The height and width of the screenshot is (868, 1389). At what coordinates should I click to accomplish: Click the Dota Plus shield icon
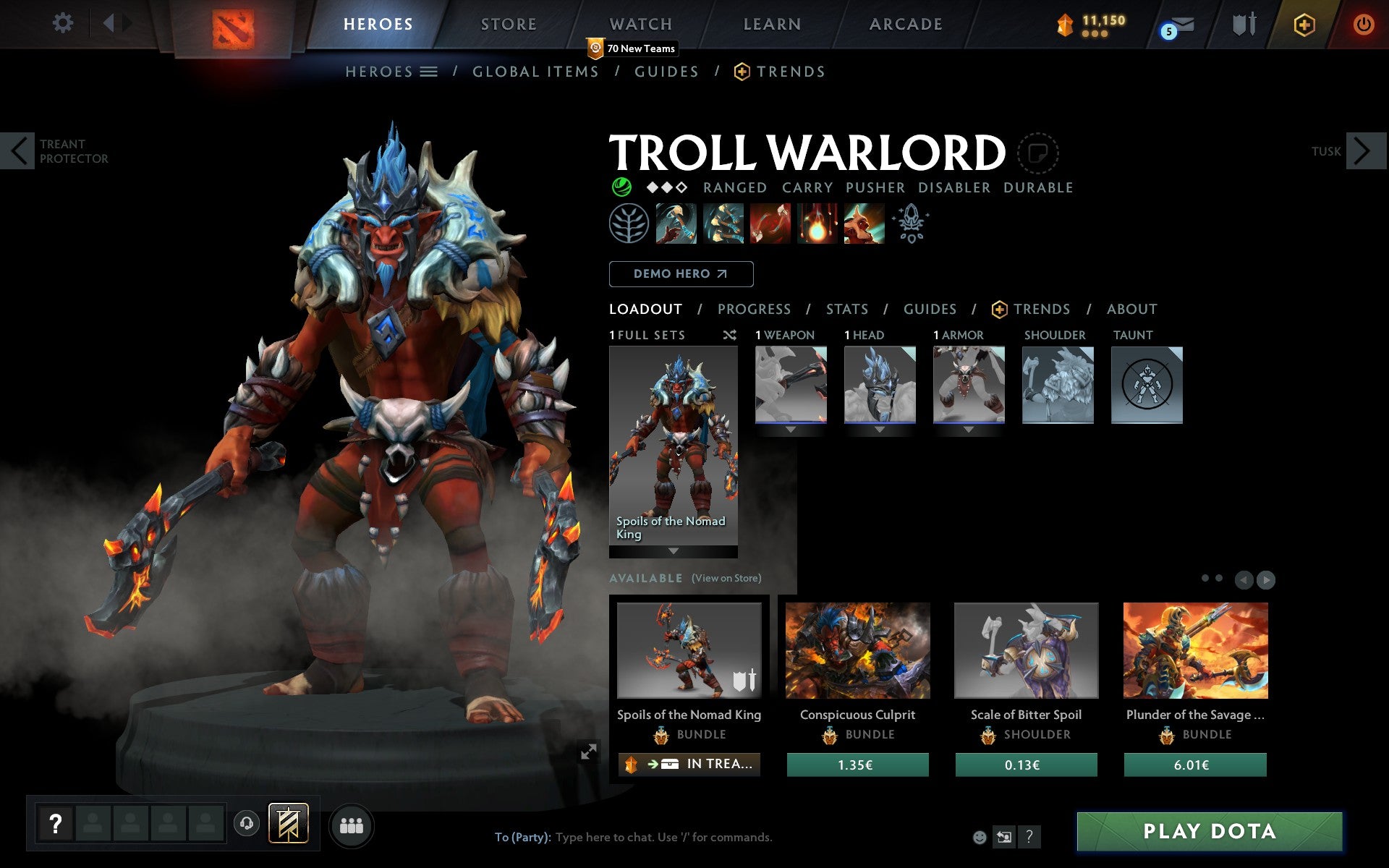tap(1303, 24)
